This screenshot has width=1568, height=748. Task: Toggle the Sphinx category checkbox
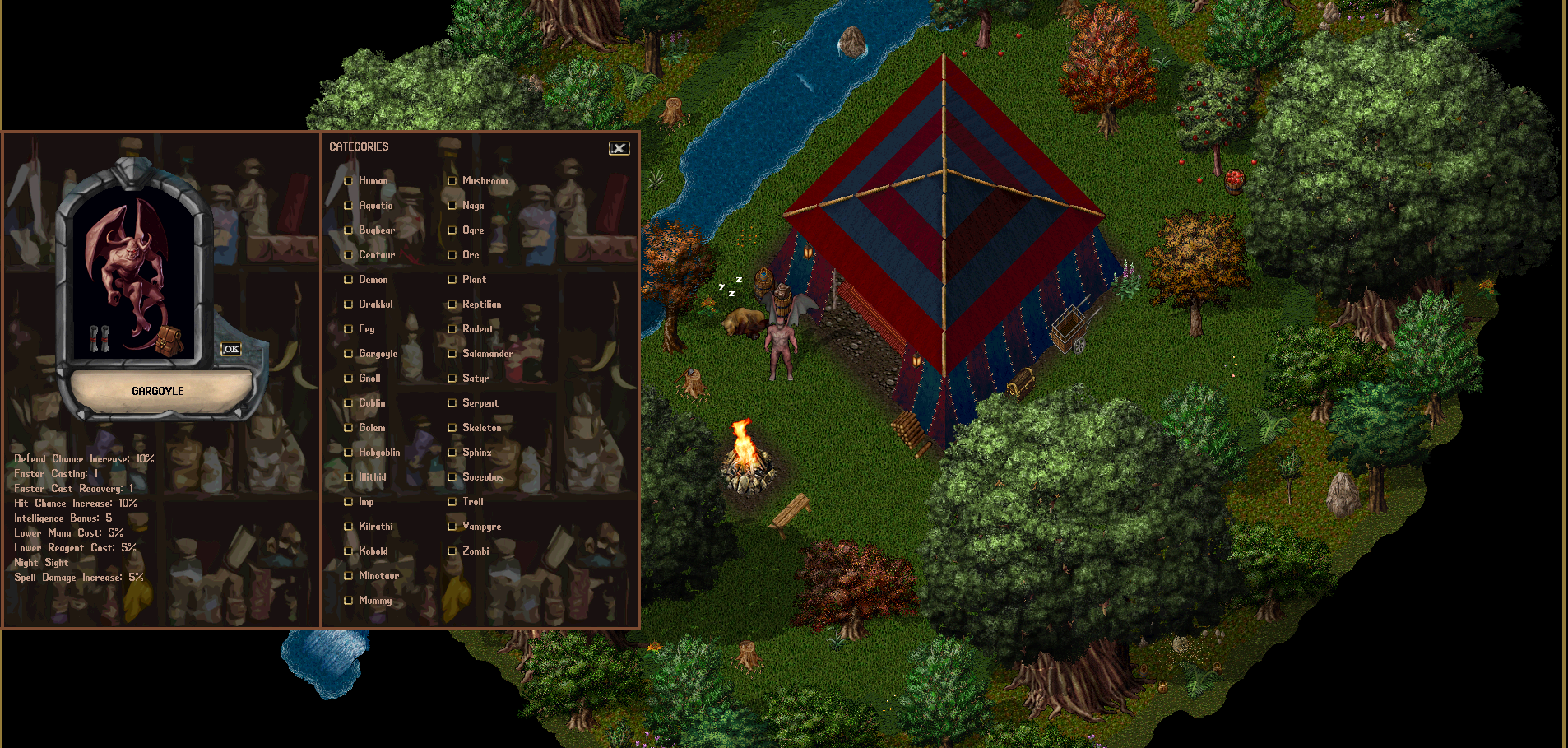pos(452,452)
